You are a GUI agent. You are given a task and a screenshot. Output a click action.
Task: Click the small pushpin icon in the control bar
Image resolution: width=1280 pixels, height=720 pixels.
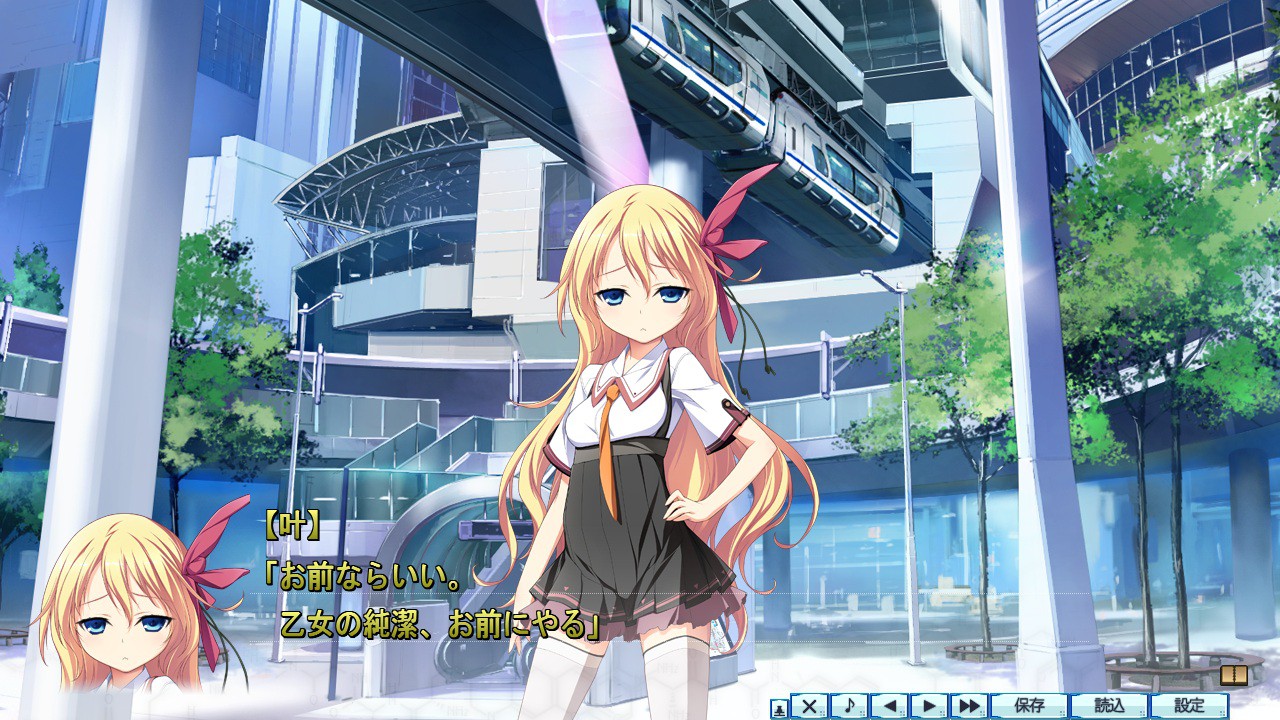(778, 707)
